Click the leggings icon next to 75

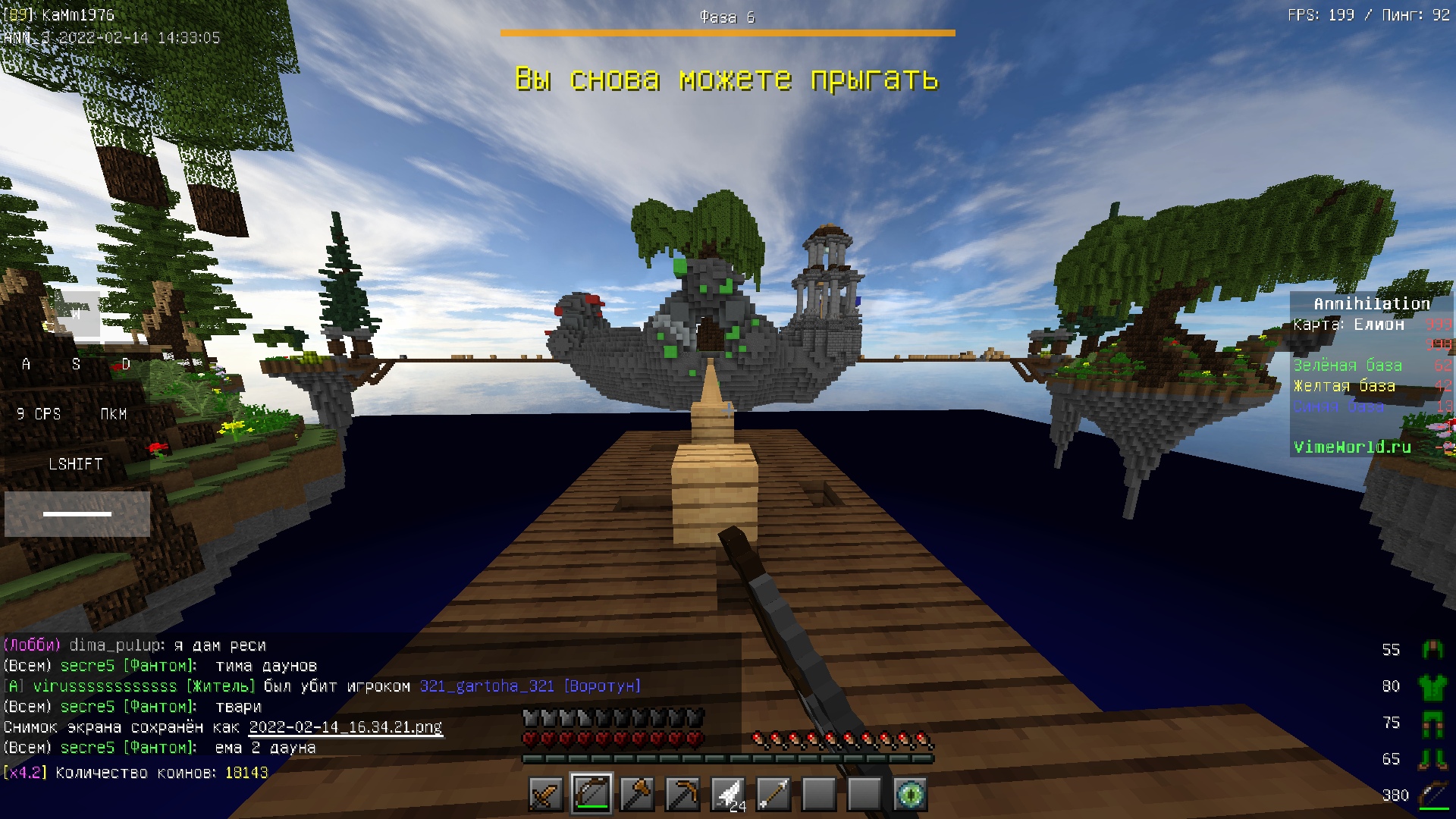coord(1433,723)
